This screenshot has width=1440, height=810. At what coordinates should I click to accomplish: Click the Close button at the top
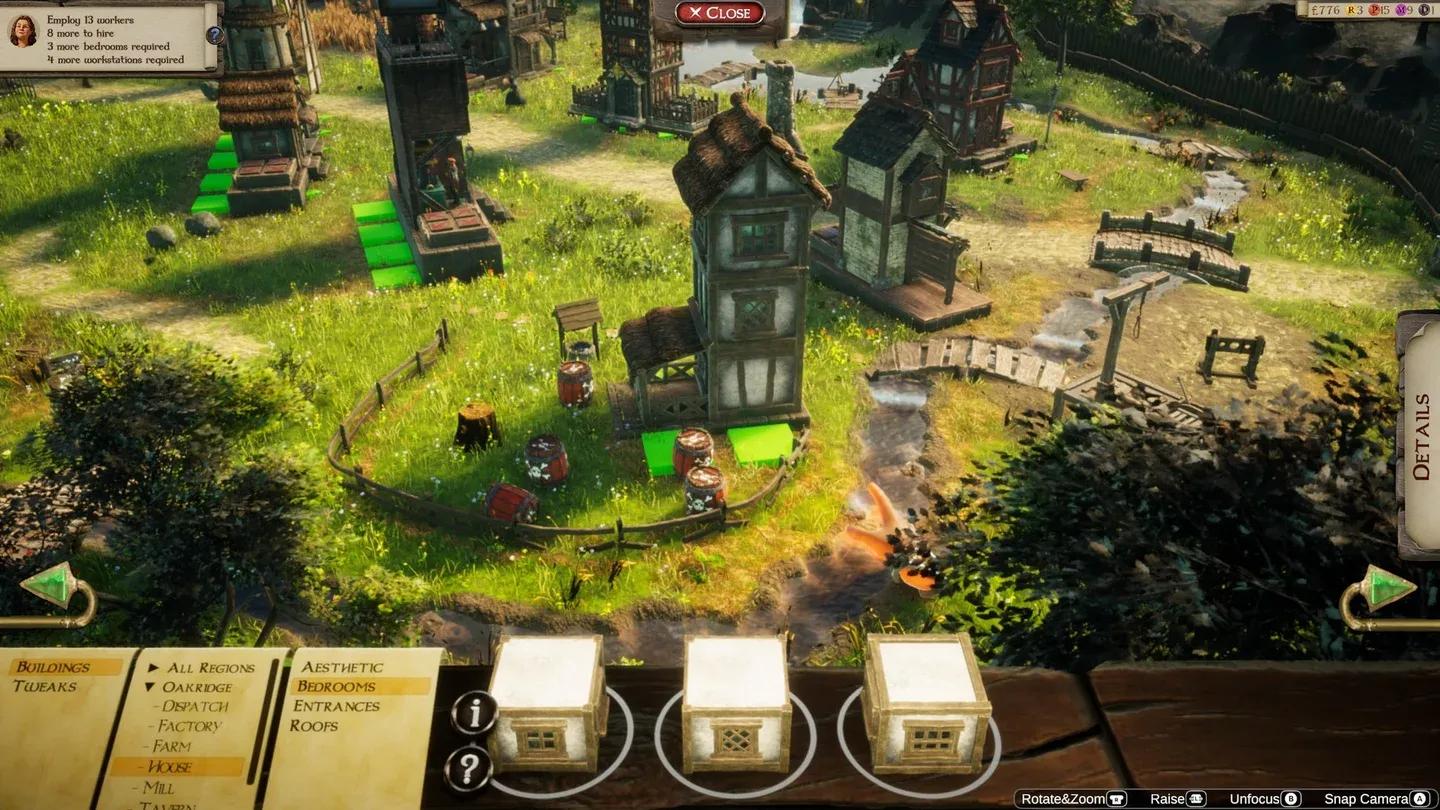[x=720, y=13]
